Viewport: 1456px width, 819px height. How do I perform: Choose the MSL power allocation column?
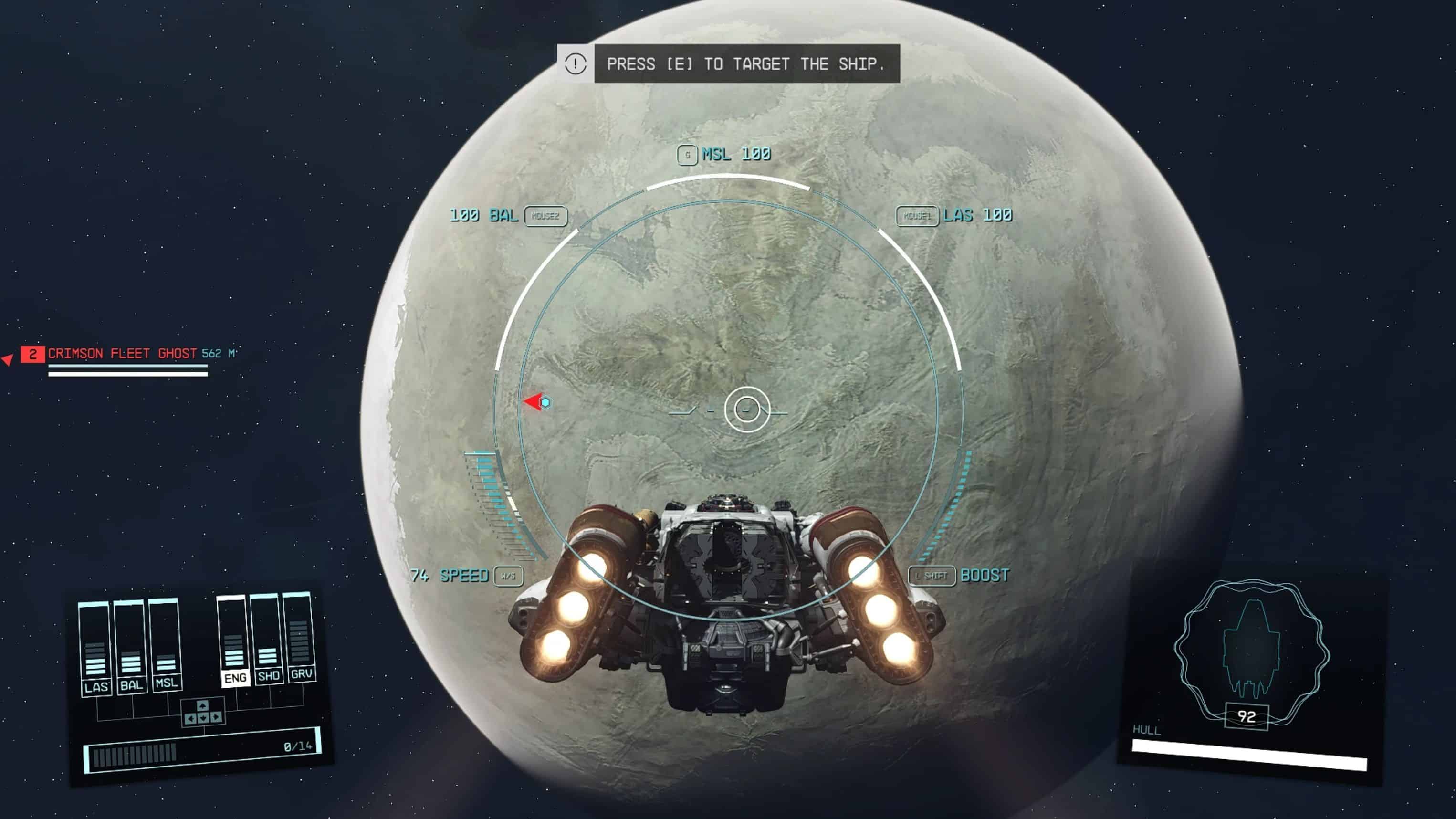pyautogui.click(x=165, y=644)
